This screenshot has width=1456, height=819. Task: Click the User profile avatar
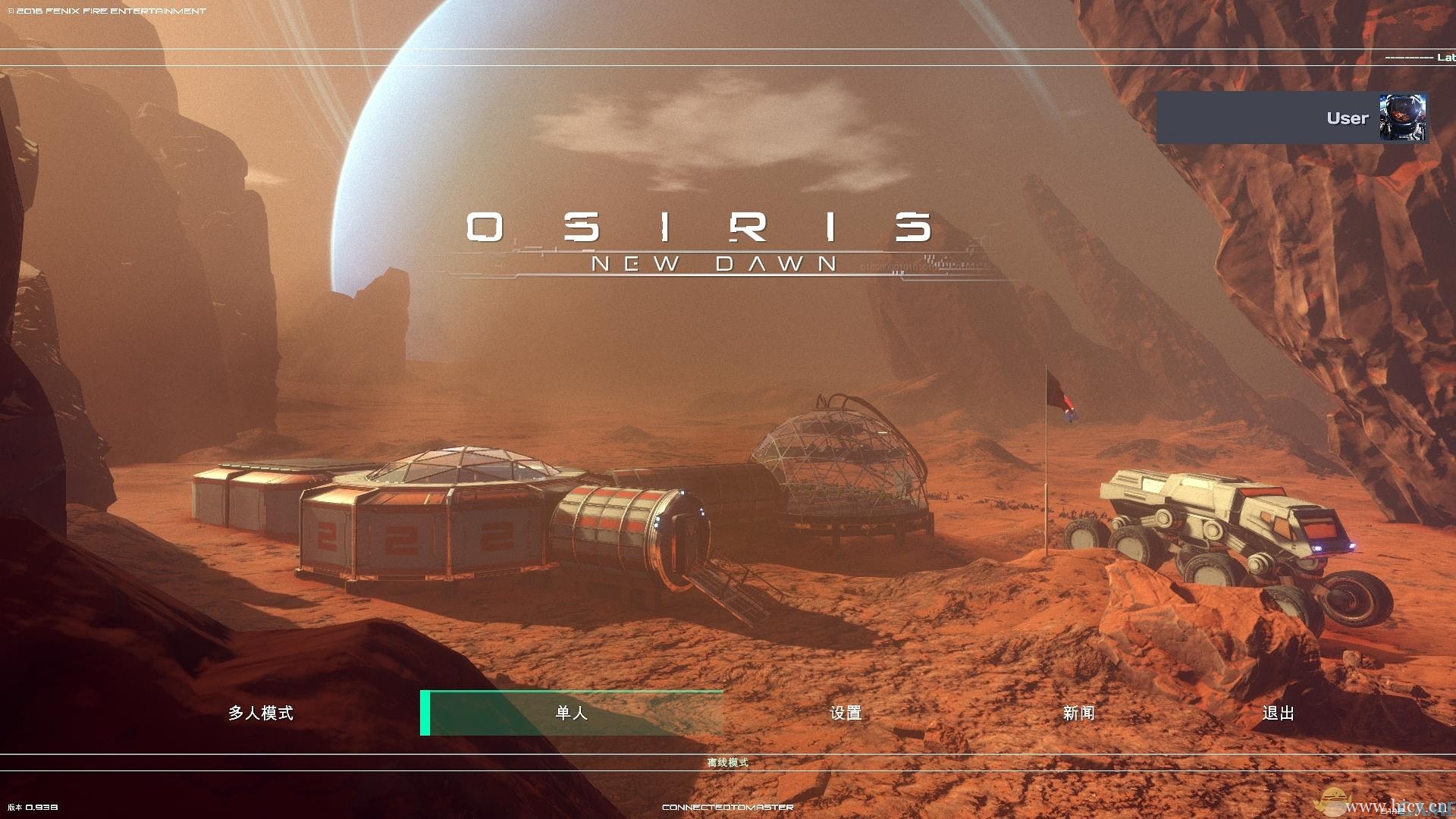[1402, 118]
